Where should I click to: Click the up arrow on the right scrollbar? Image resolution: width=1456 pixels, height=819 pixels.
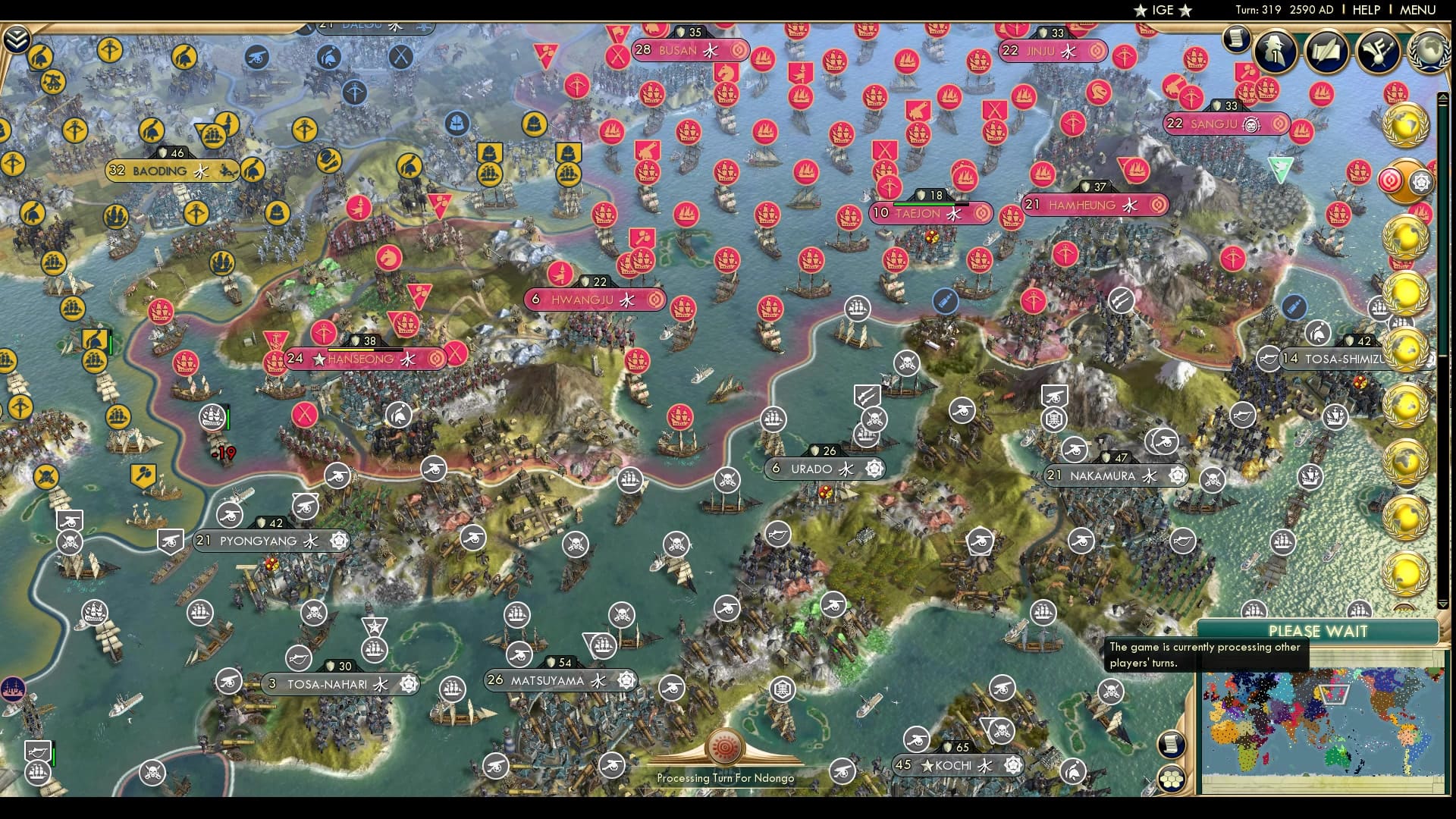(1443, 97)
